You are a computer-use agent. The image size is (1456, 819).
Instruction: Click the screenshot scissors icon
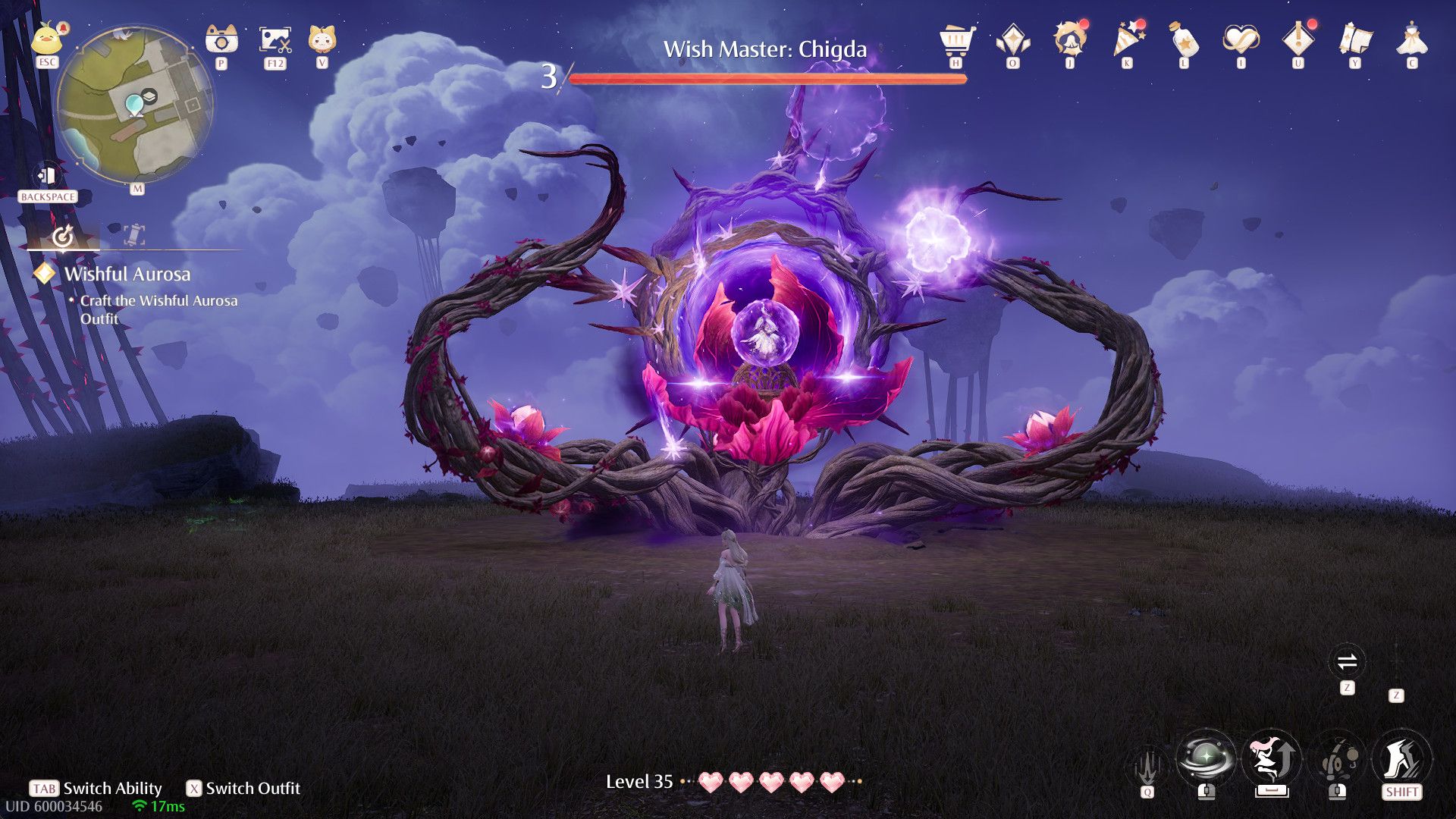tap(275, 39)
